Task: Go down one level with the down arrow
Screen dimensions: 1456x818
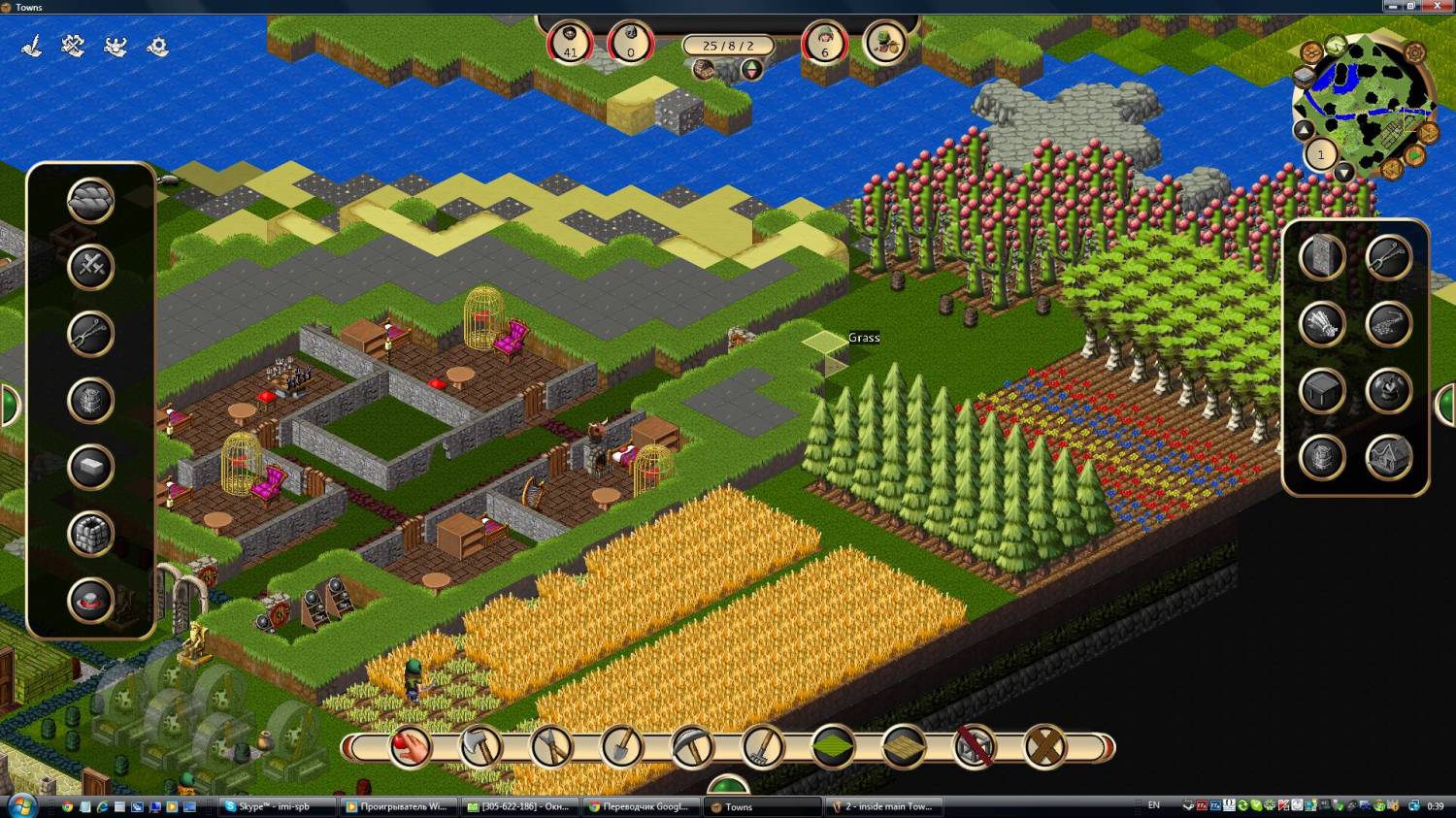Action: (x=1343, y=174)
